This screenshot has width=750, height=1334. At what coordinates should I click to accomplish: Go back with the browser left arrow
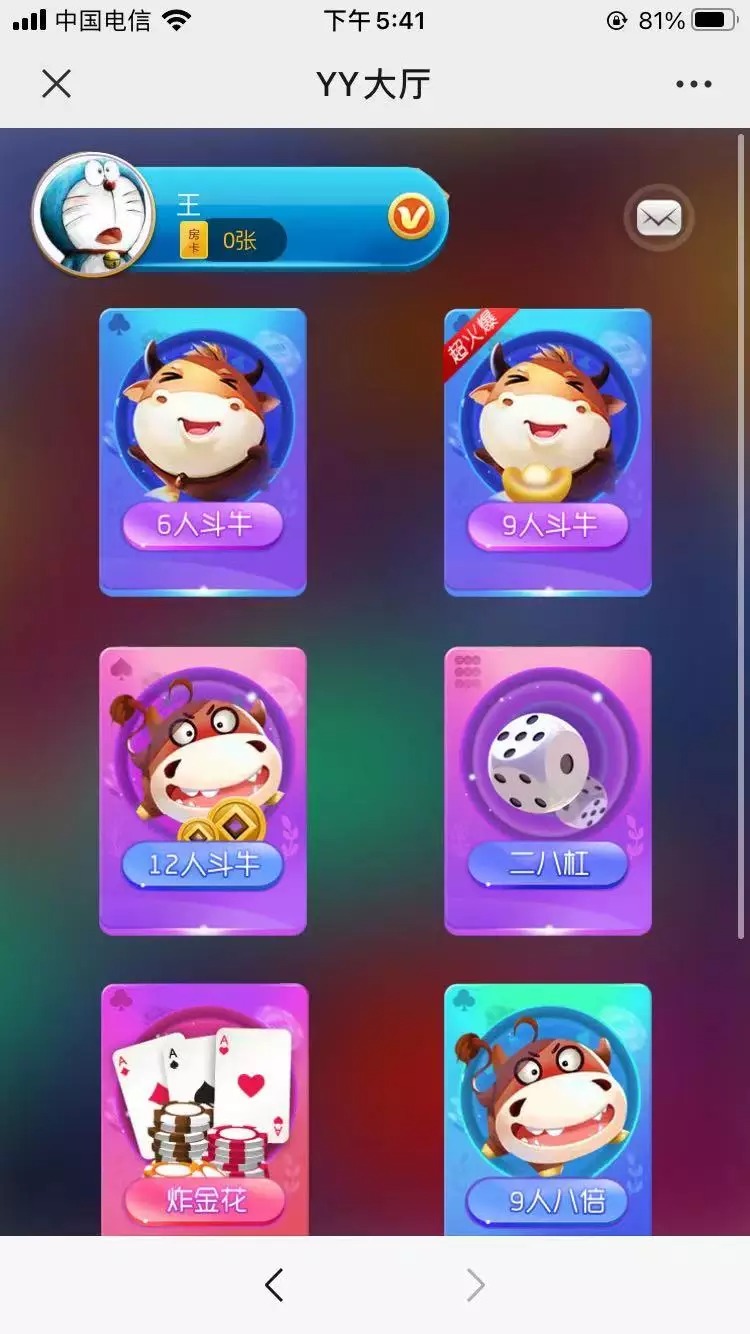pyautogui.click(x=274, y=1285)
